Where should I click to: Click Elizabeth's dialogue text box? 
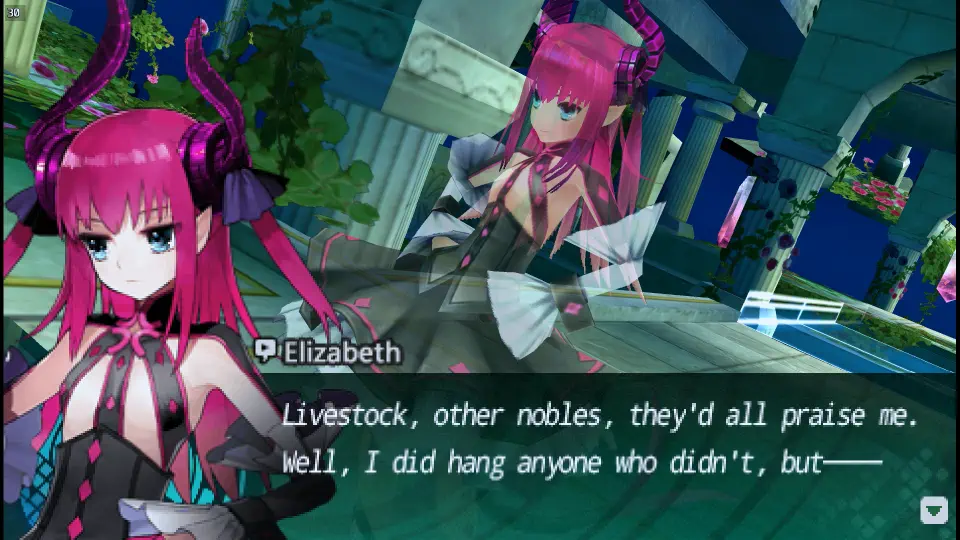coord(600,440)
